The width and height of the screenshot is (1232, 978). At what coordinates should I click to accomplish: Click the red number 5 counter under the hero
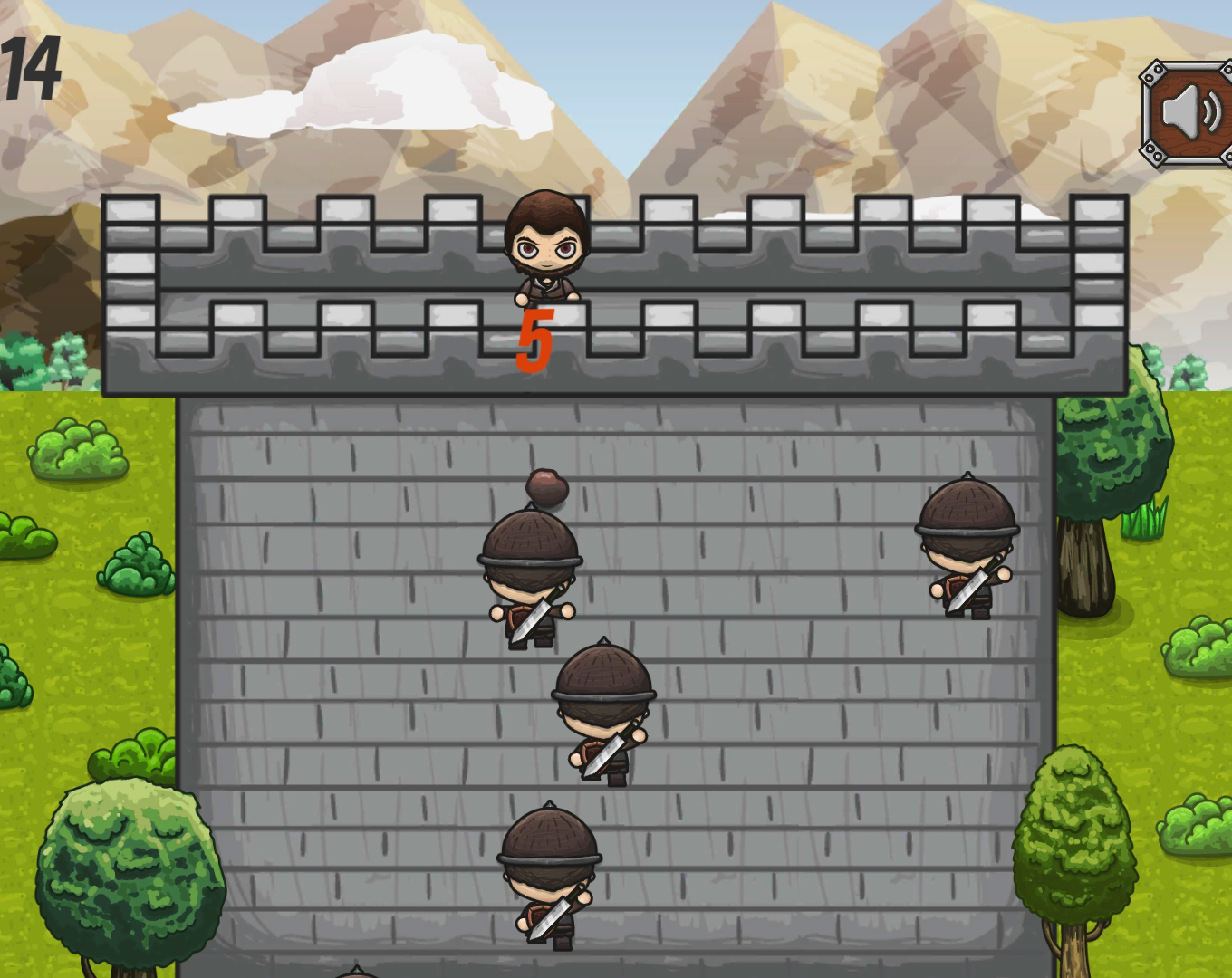point(534,340)
